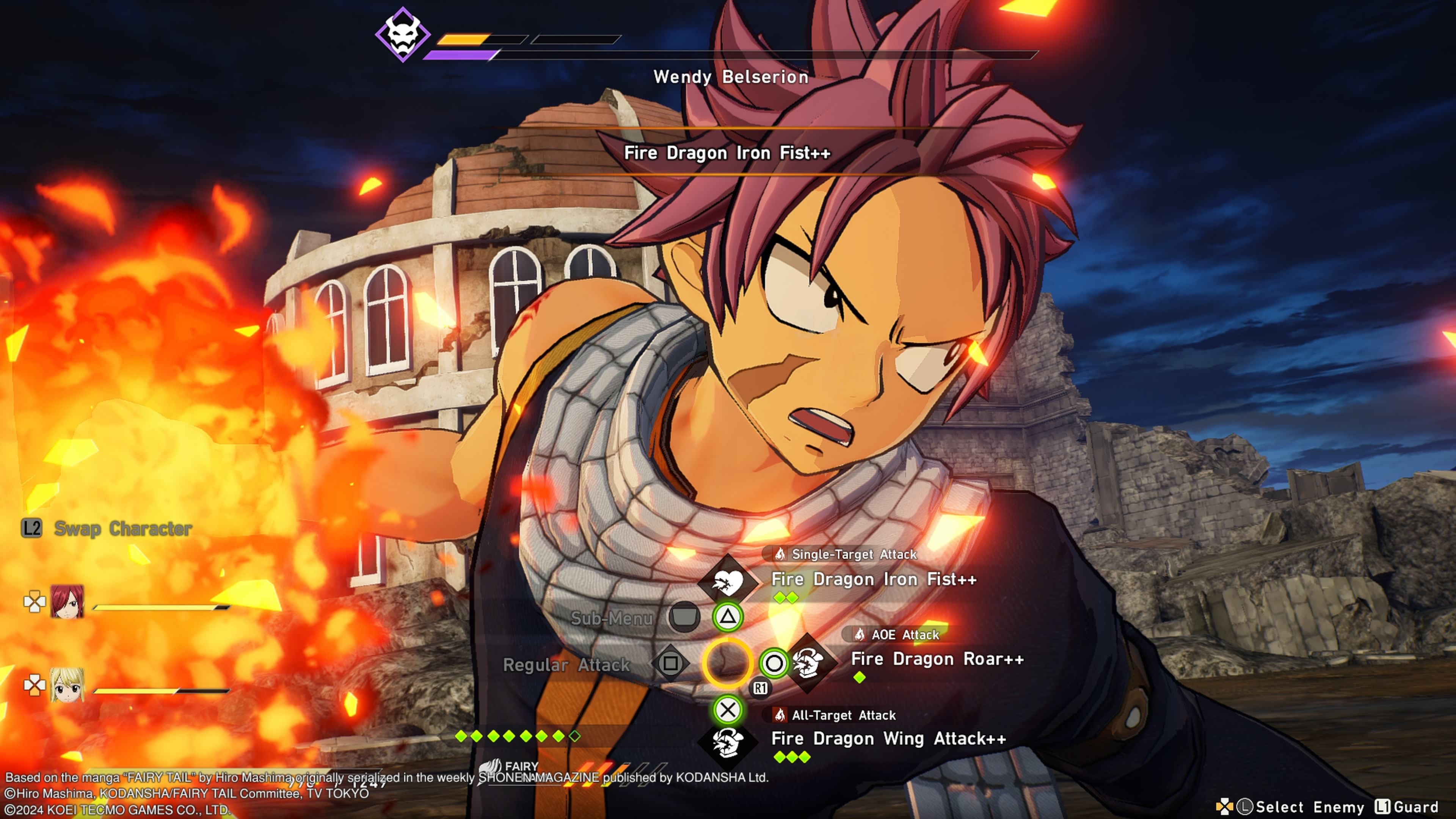Use the Fire Dragon Wing Attack++ skill
1456x819 pixels.
888,739
